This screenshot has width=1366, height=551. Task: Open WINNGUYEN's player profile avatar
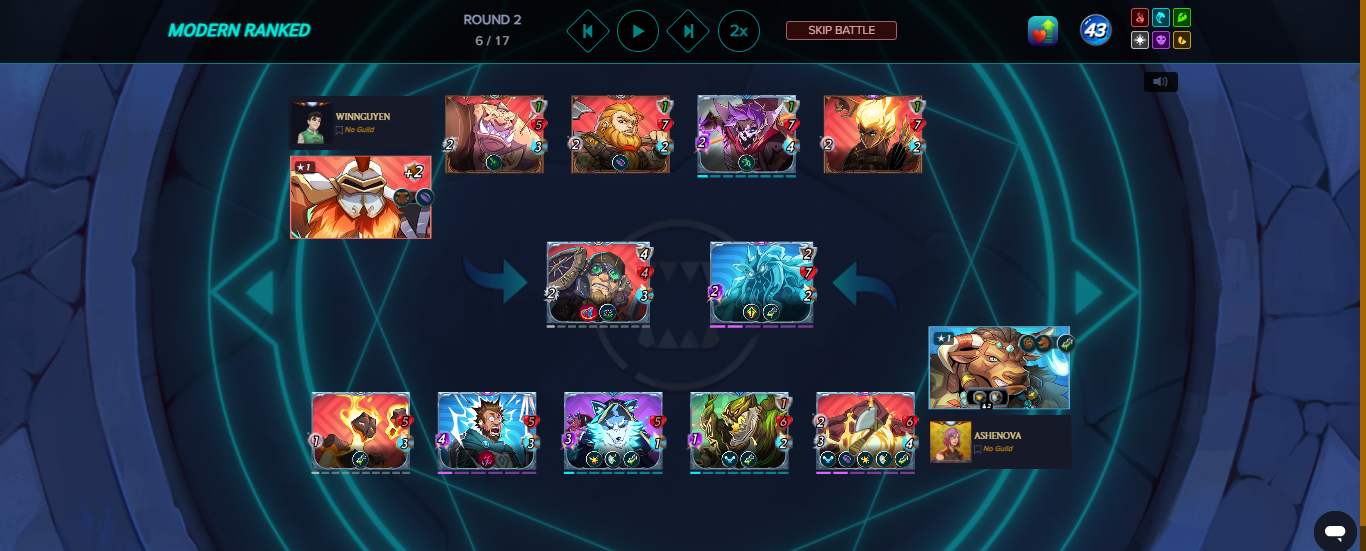click(x=312, y=123)
